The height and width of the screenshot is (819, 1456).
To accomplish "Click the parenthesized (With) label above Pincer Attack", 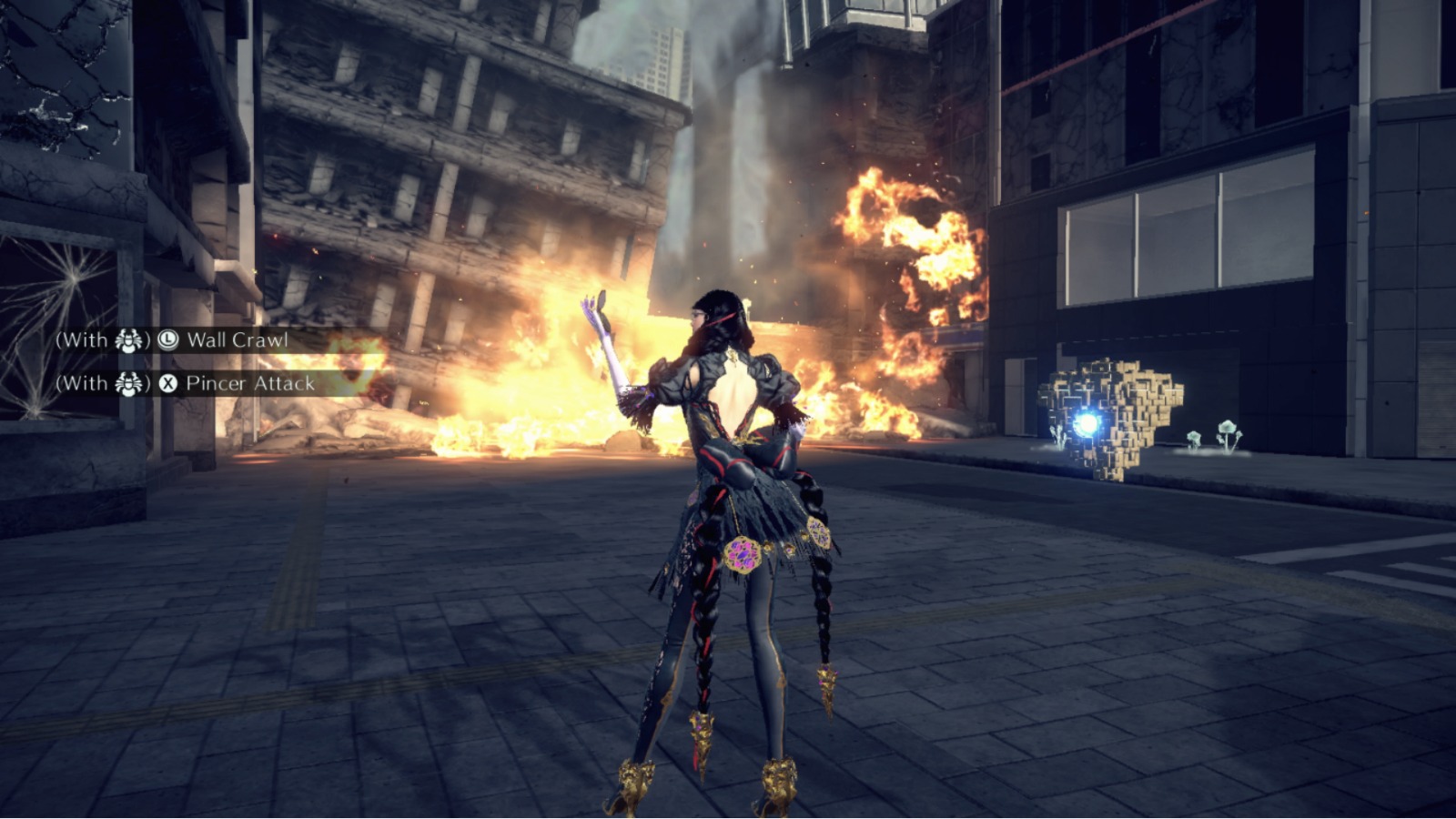I will [x=80, y=381].
